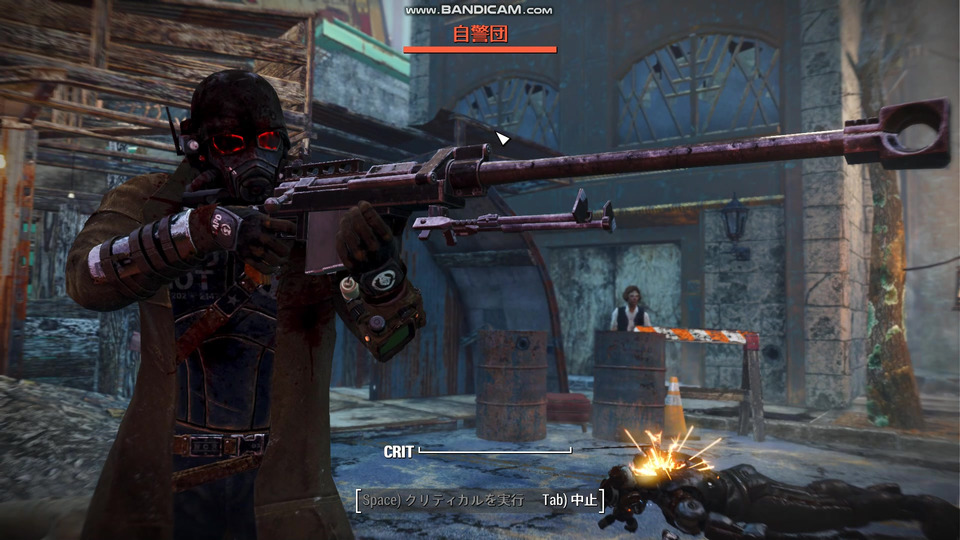Execute the critical hit (クリティカルを実行)
Viewport: 960px width, 540px height.
pos(442,499)
